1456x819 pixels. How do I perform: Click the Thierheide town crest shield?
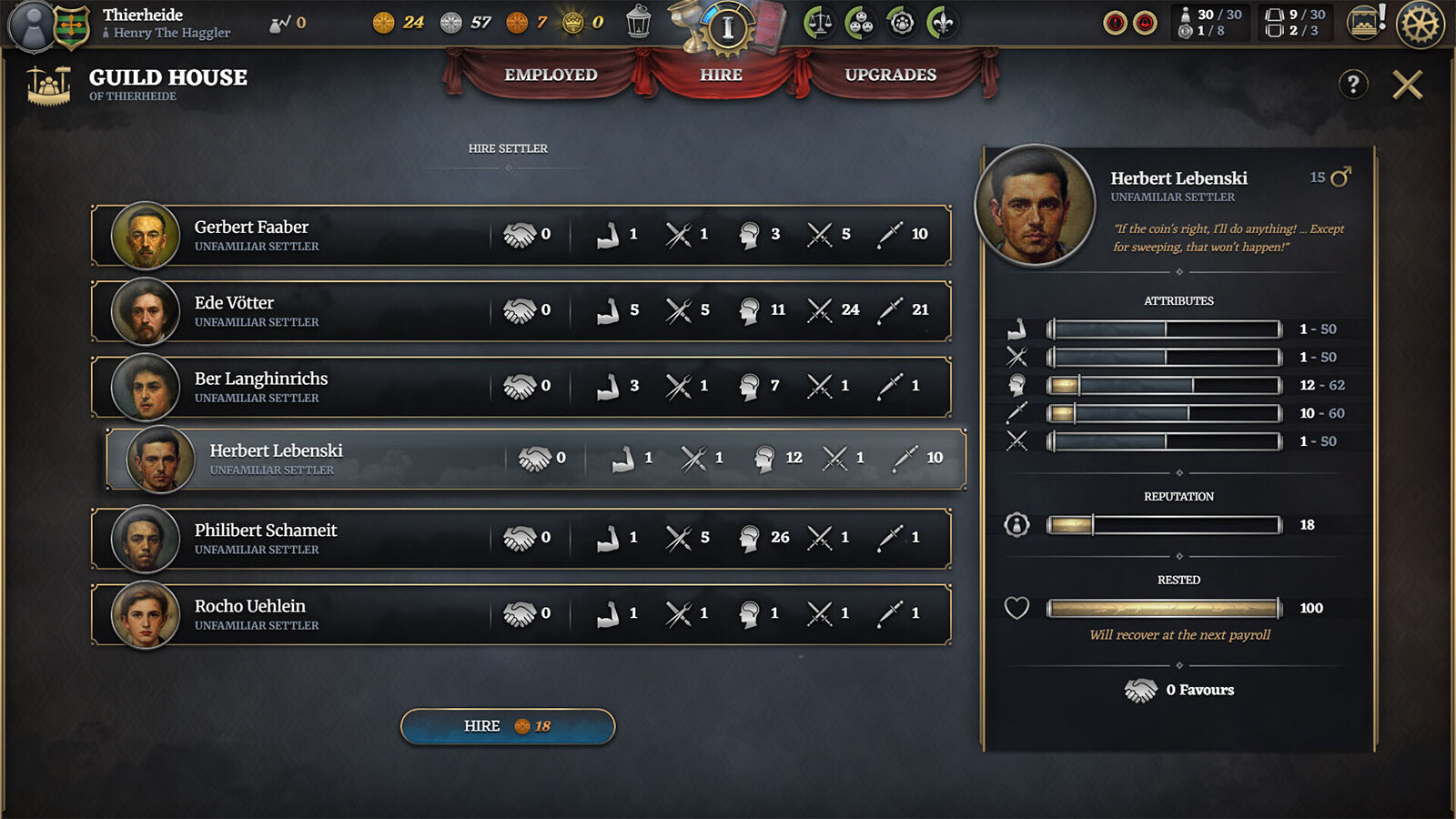(x=72, y=25)
